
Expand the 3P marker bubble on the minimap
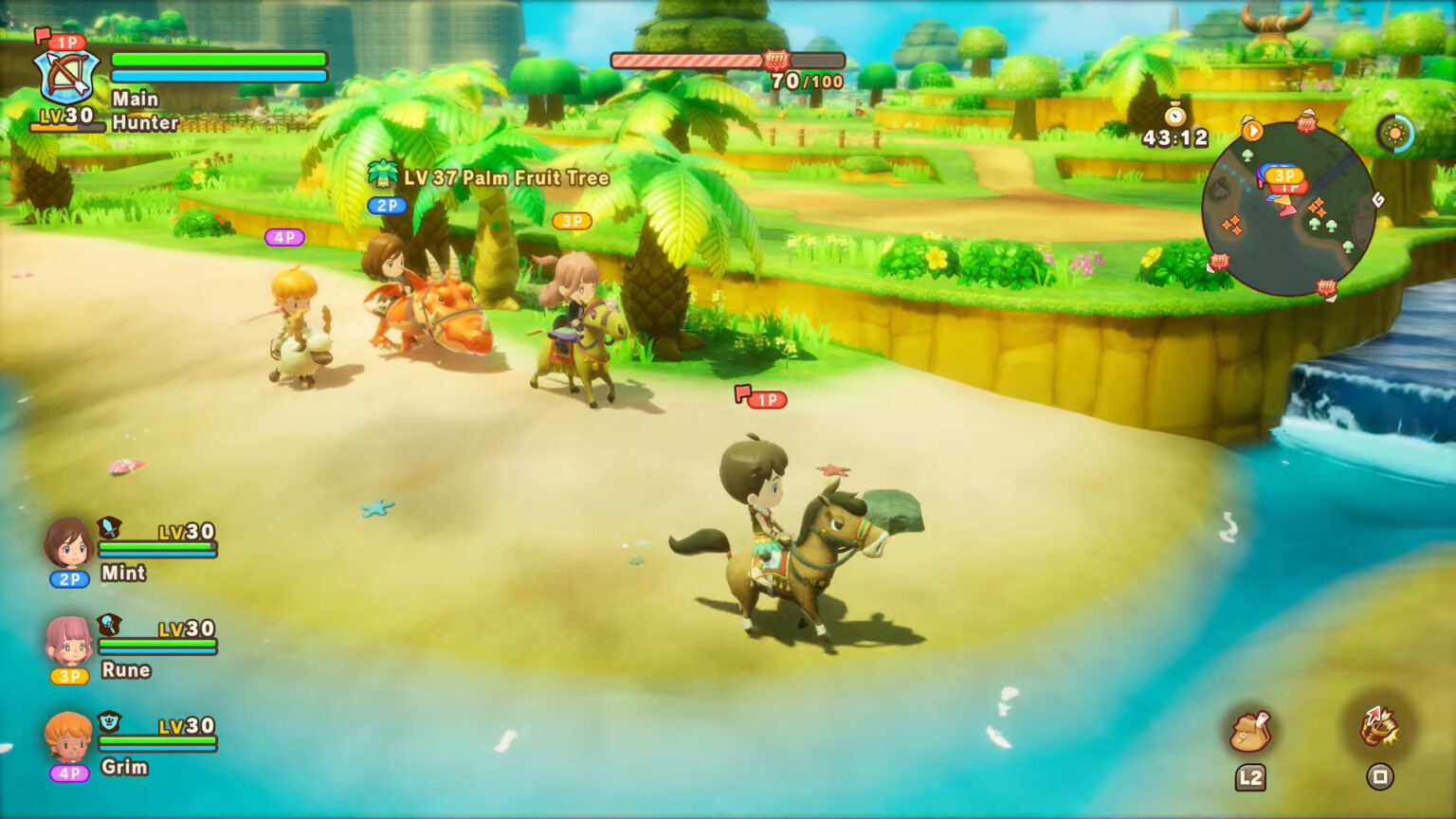pyautogui.click(x=1284, y=174)
